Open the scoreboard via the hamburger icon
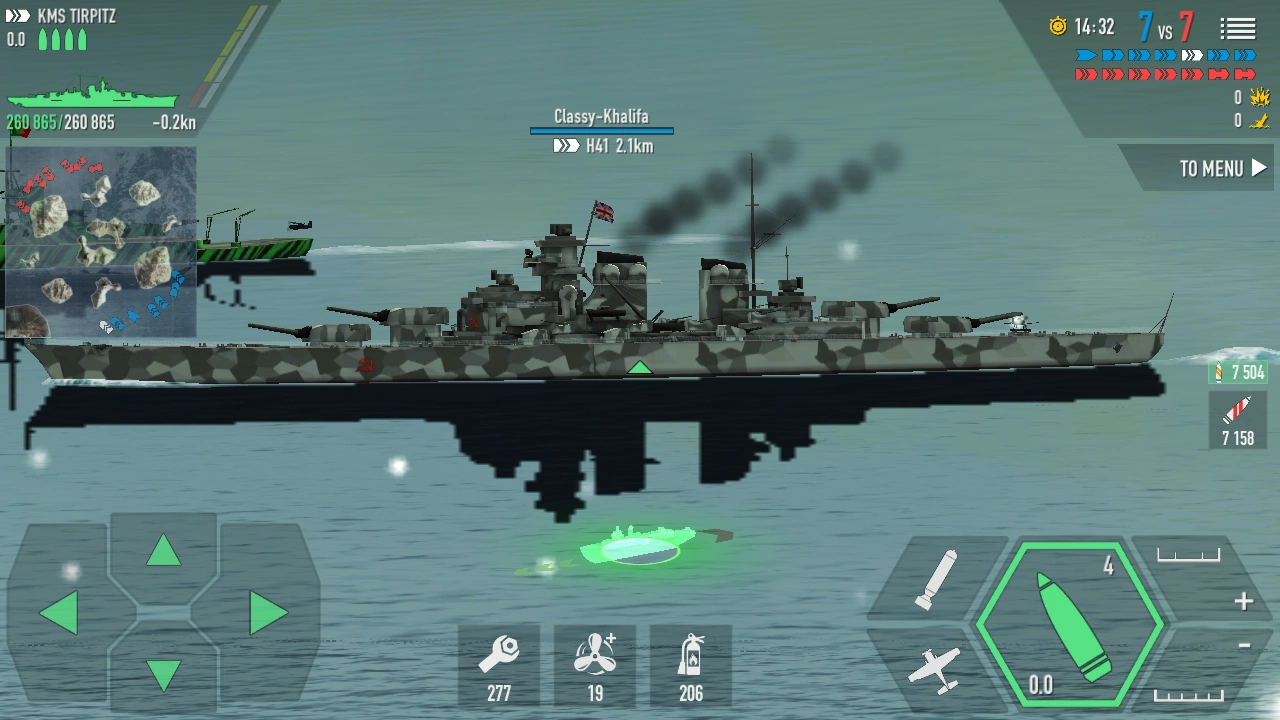 [1238, 28]
